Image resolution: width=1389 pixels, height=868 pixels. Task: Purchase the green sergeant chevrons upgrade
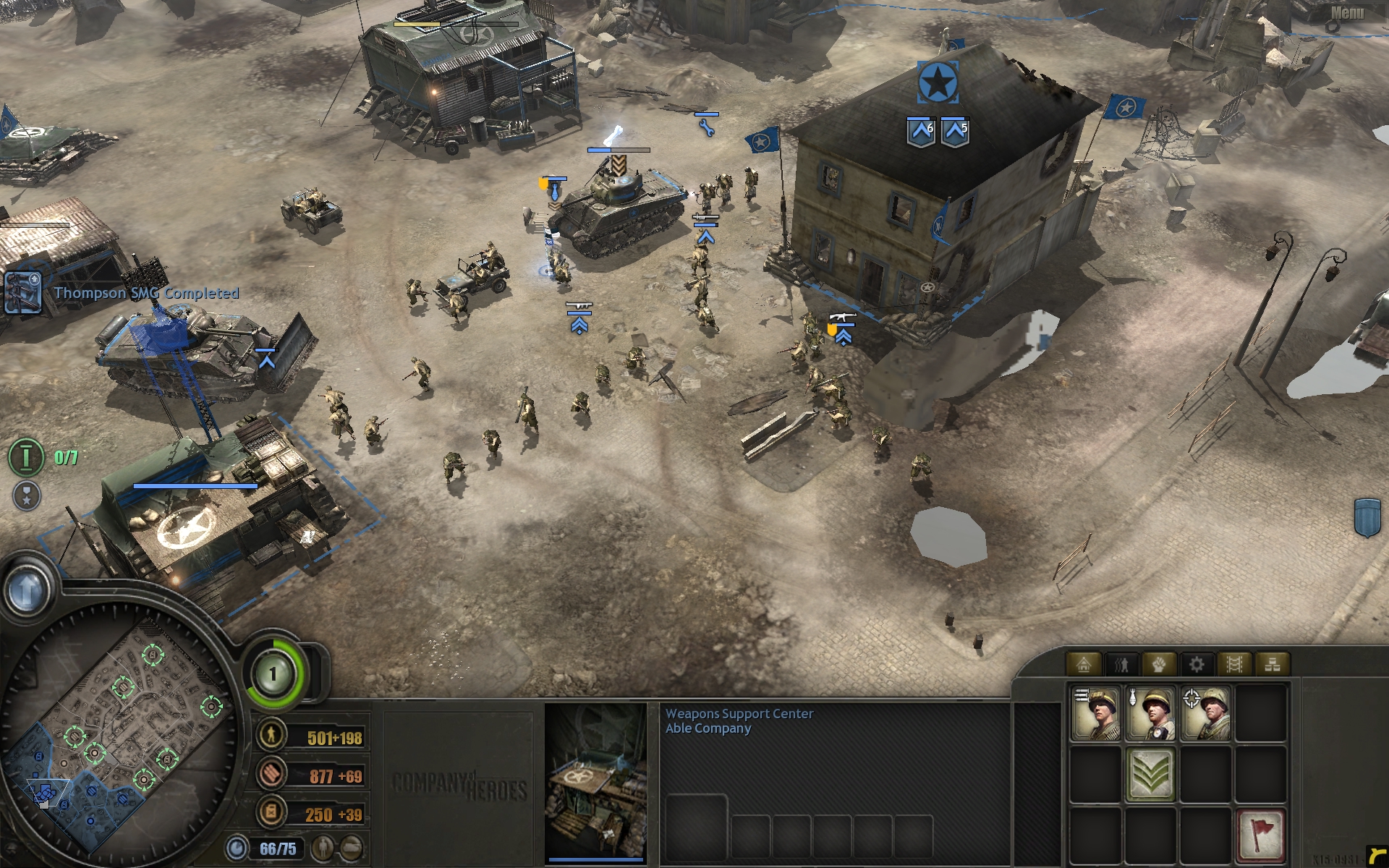pyautogui.click(x=1151, y=775)
